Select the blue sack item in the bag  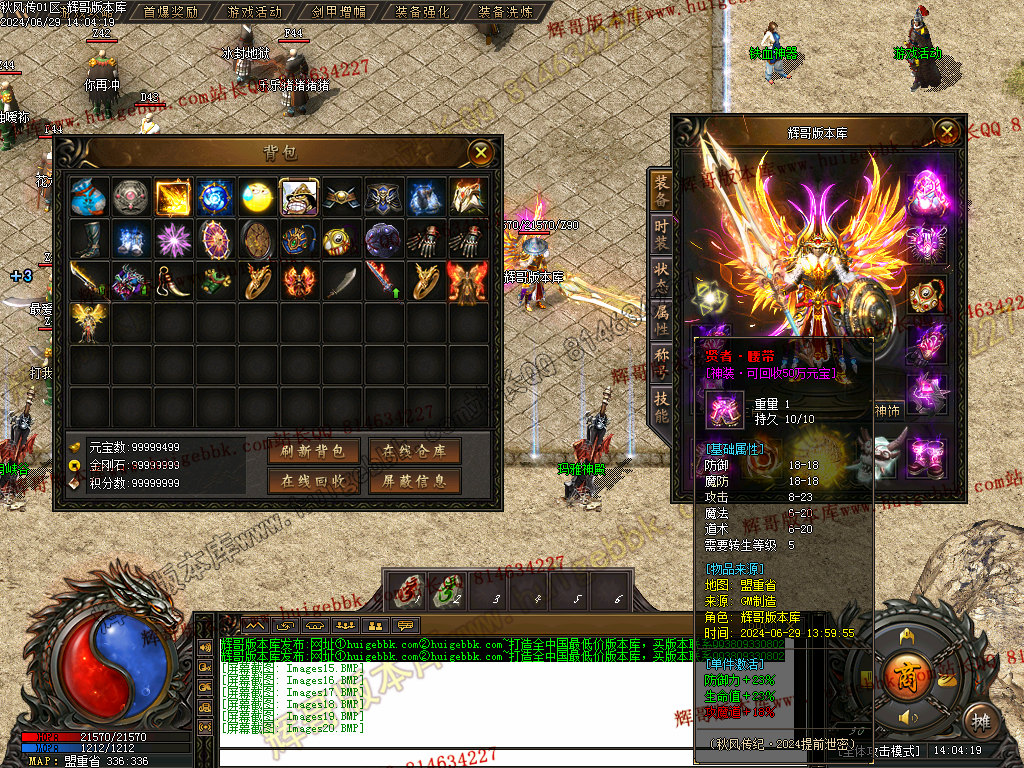tap(89, 198)
